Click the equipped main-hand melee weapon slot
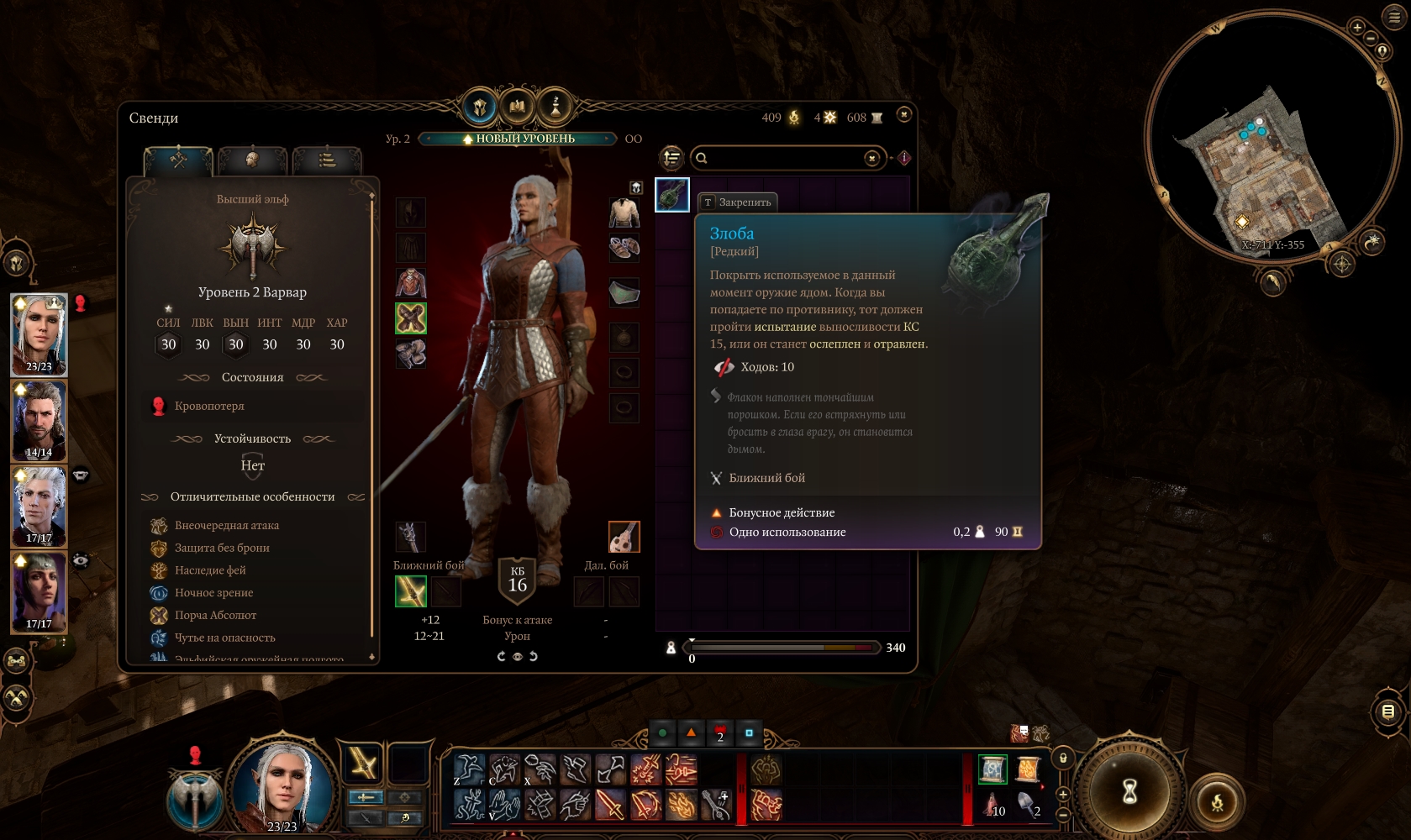Viewport: 1411px width, 840px height. coord(411,591)
